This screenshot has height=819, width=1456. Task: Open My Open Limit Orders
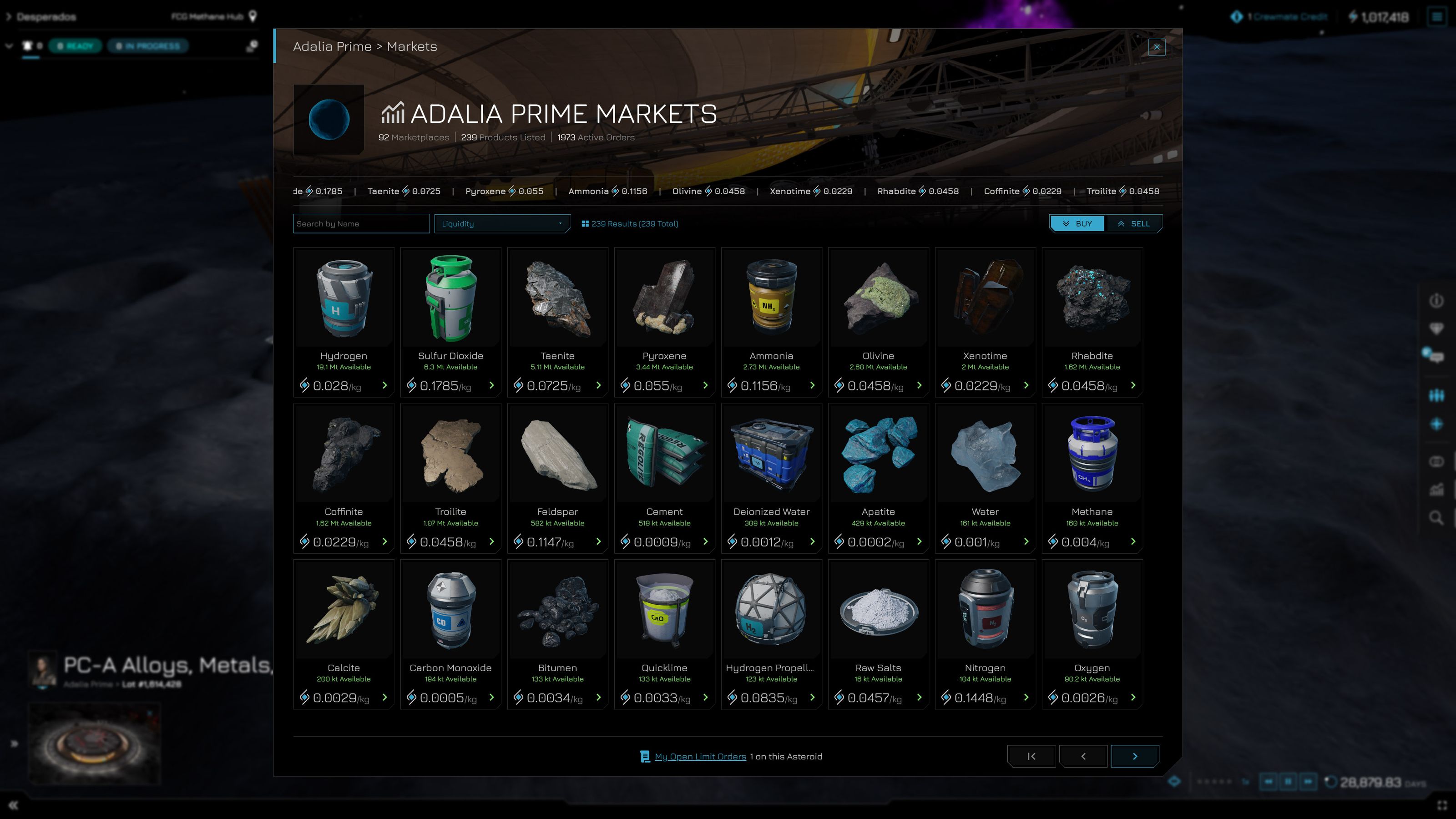(700, 756)
